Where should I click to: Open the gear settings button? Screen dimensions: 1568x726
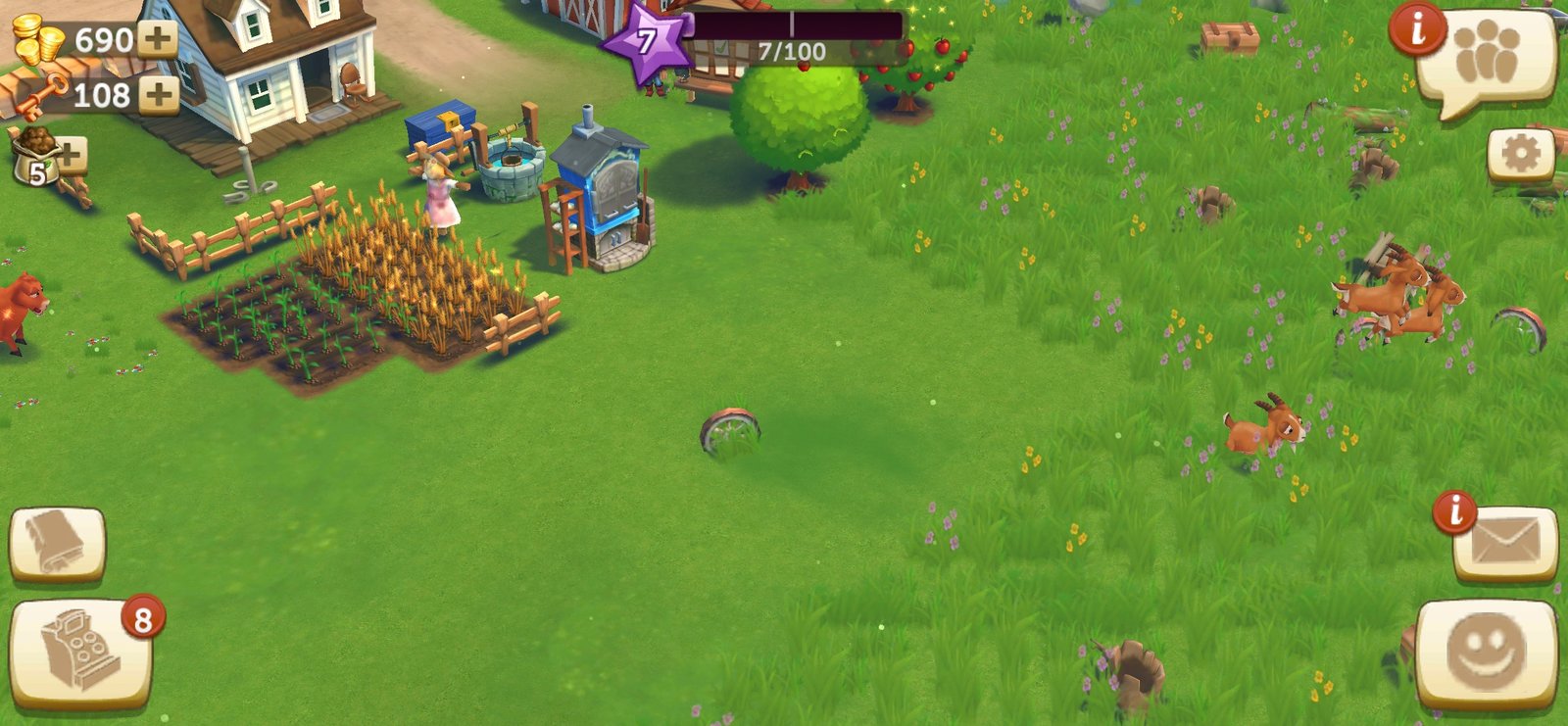pyautogui.click(x=1520, y=154)
